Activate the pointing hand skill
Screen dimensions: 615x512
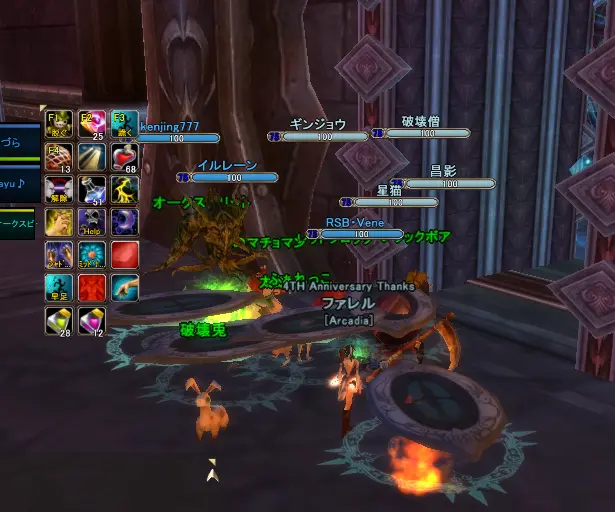[125, 288]
